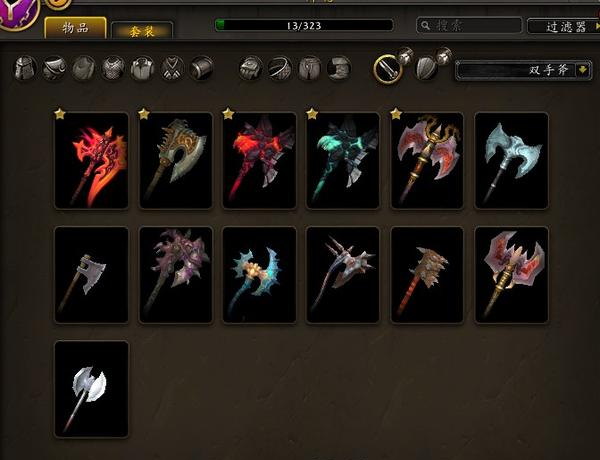Image resolution: width=600 pixels, height=460 pixels.
Task: Pick the red and black glowing axe
Action: [x=259, y=161]
